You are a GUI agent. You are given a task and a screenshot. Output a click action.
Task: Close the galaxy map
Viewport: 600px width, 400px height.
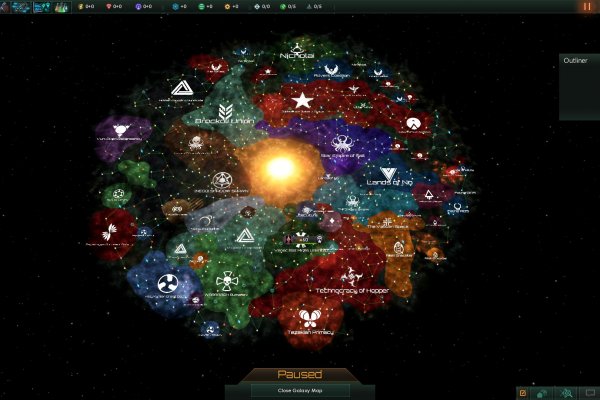pyautogui.click(x=299, y=390)
